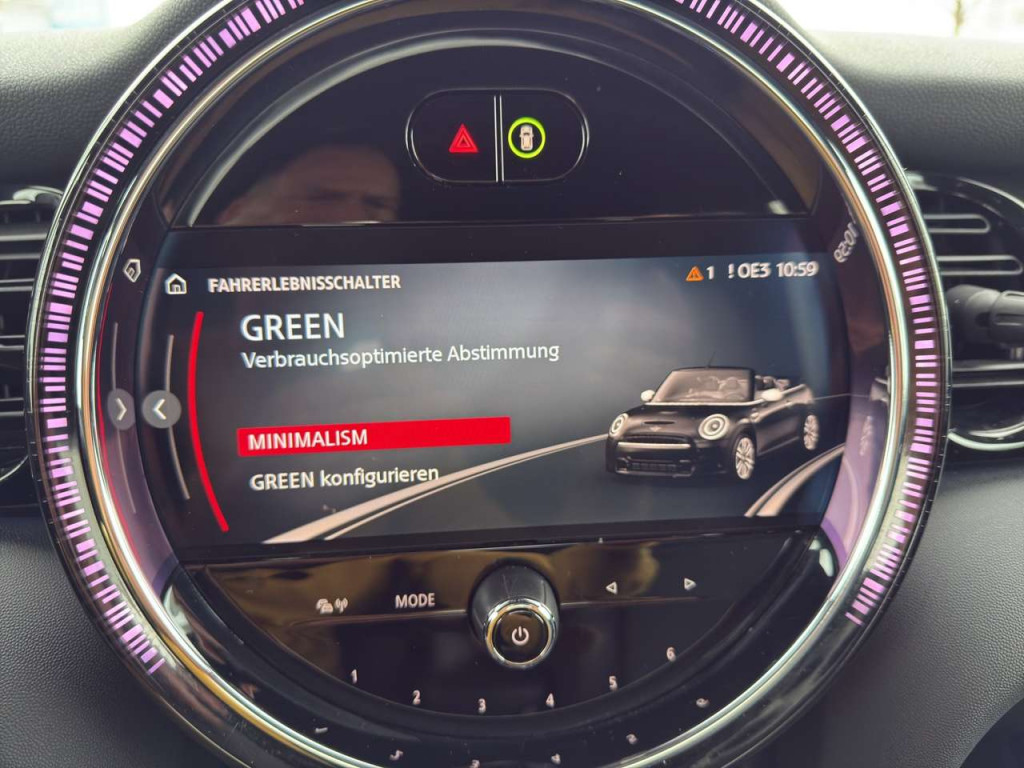Open GREEN konfigurieren

click(344, 478)
